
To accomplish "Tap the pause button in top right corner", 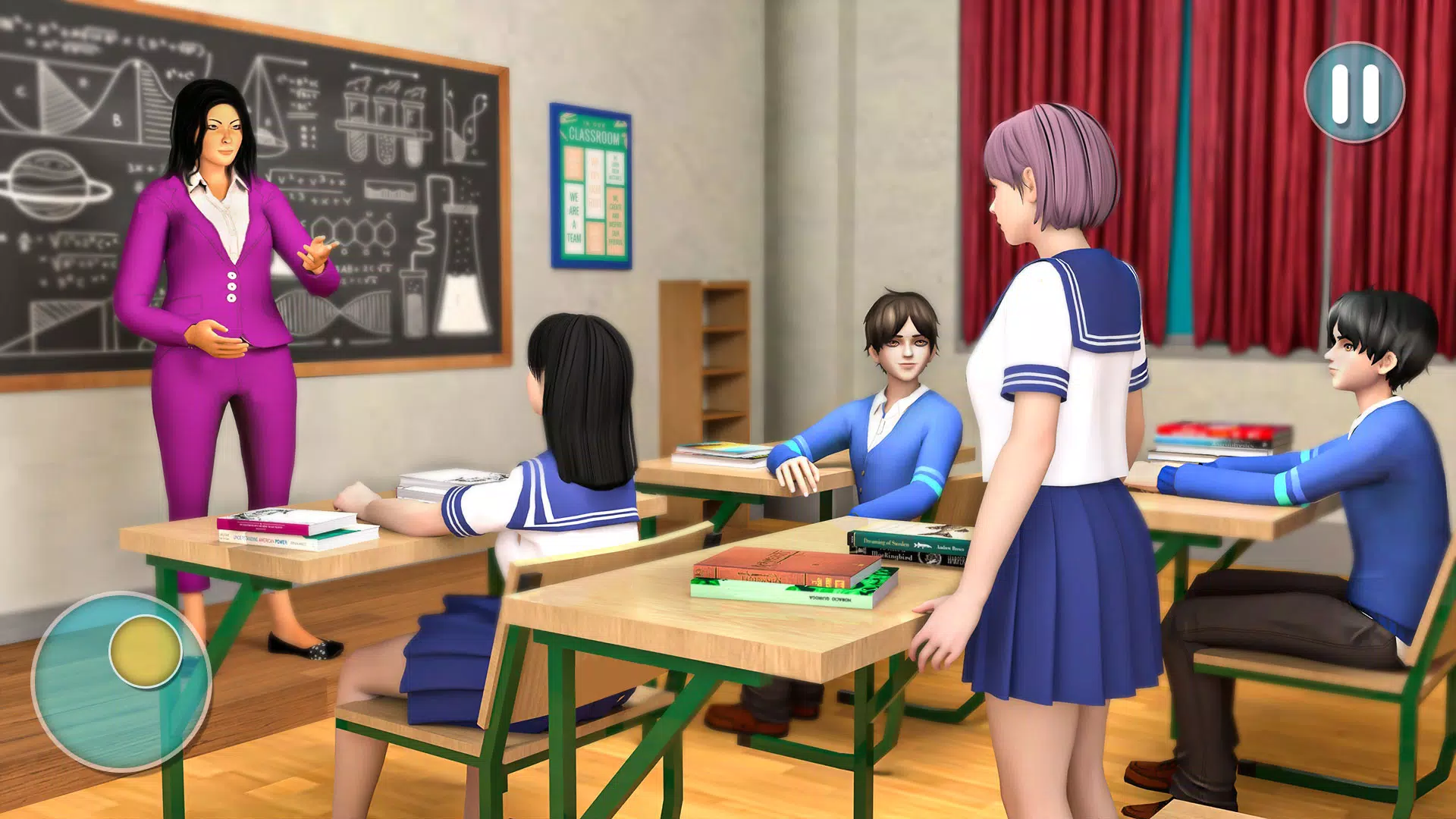I will 1355,93.
